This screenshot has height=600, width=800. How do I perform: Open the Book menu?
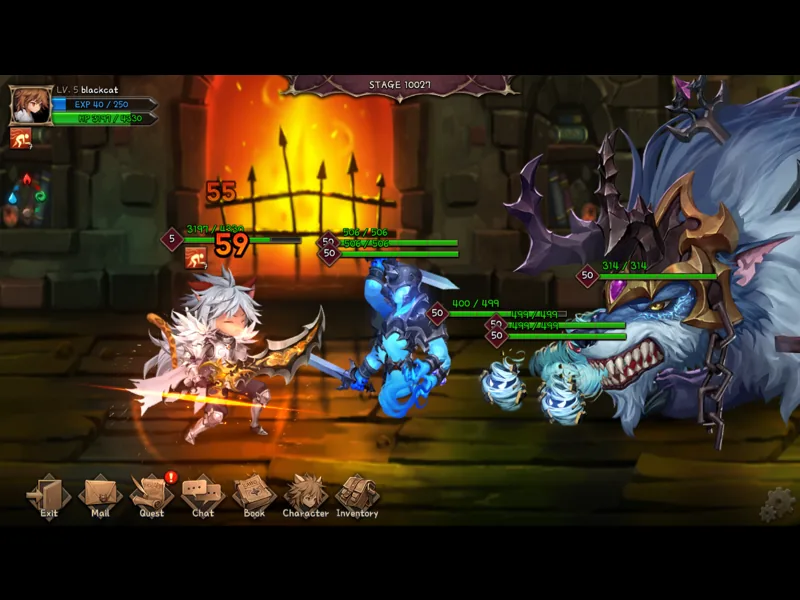254,494
